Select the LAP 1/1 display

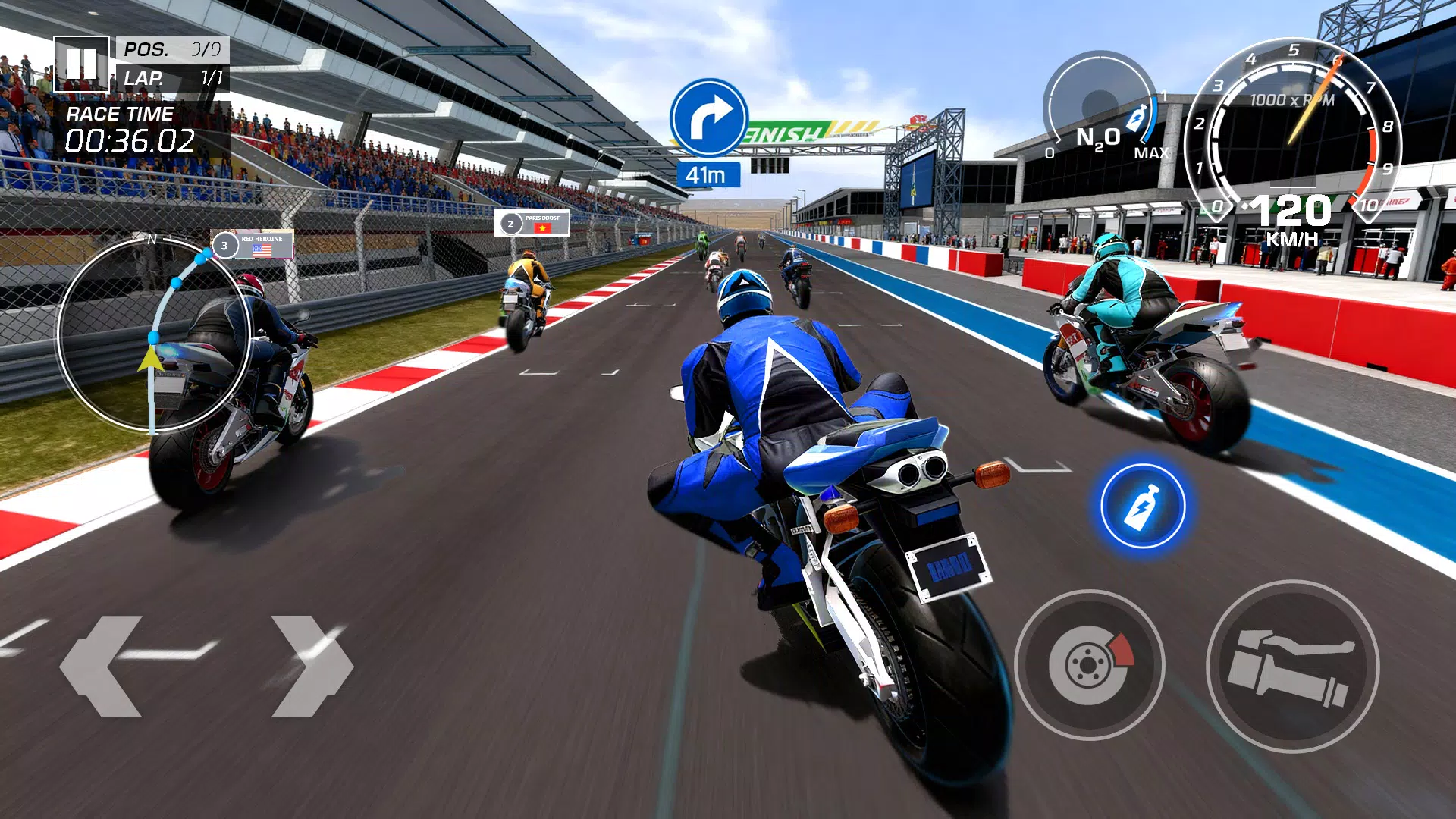(x=171, y=78)
